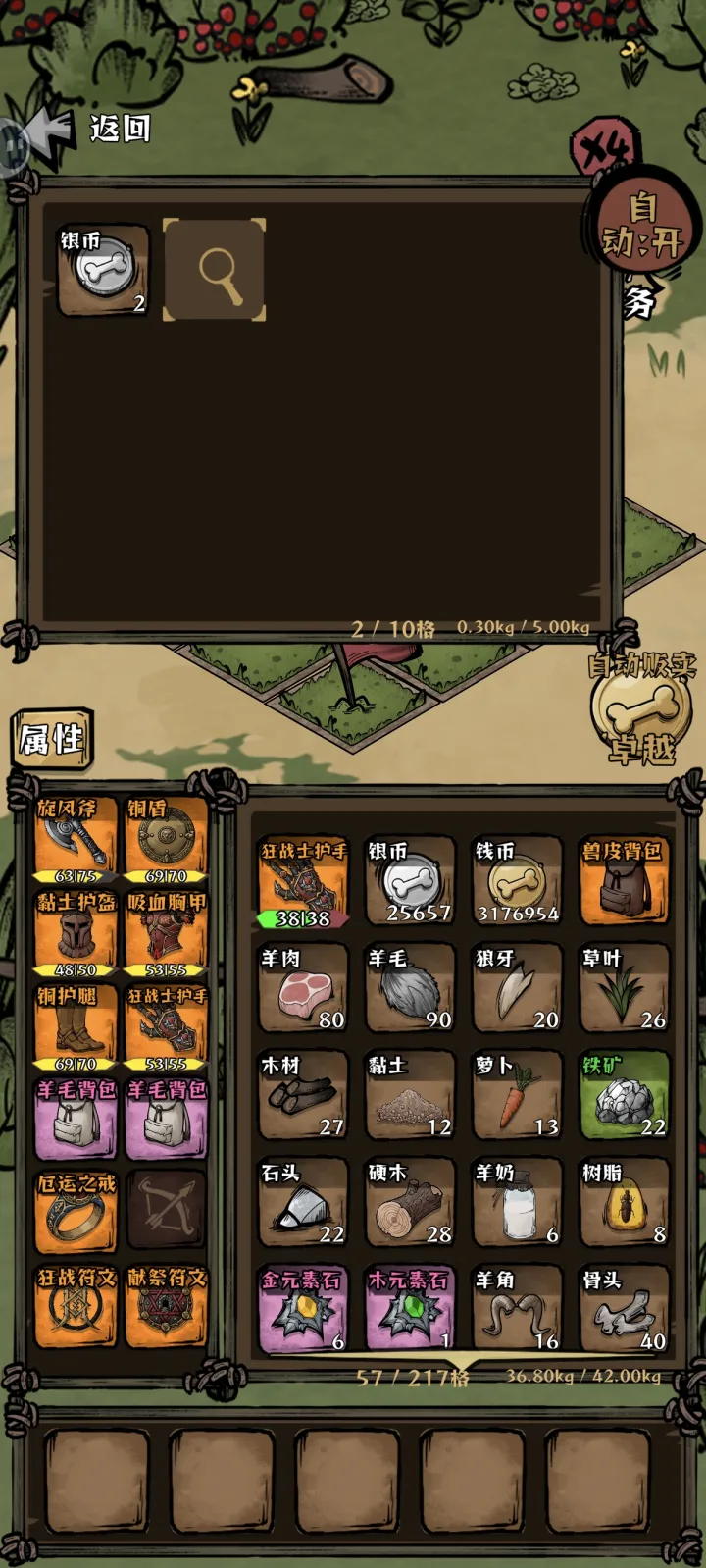Image resolution: width=706 pixels, height=1568 pixels.
Task: Toggle the 自动:开 auto button
Action: [x=641, y=226]
